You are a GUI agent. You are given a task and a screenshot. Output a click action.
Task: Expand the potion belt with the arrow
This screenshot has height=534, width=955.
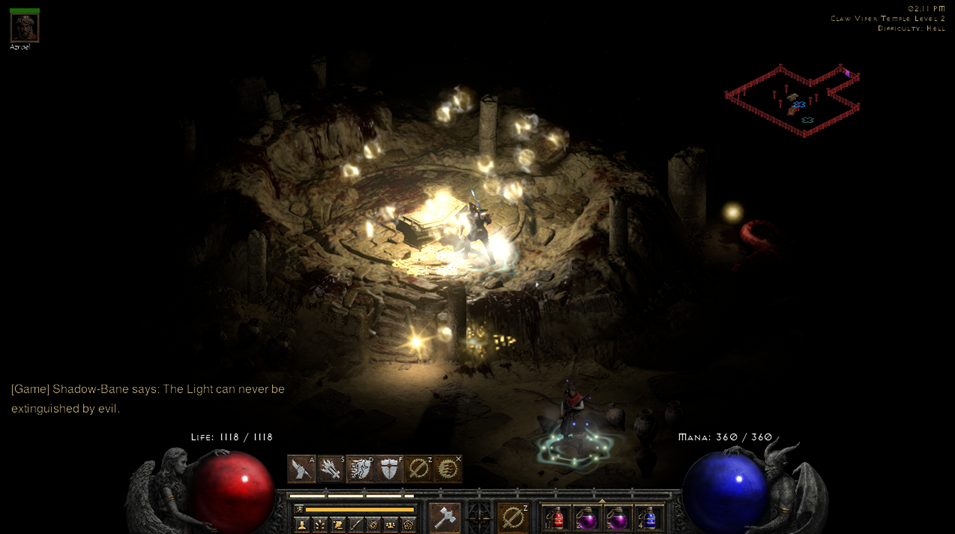click(602, 502)
